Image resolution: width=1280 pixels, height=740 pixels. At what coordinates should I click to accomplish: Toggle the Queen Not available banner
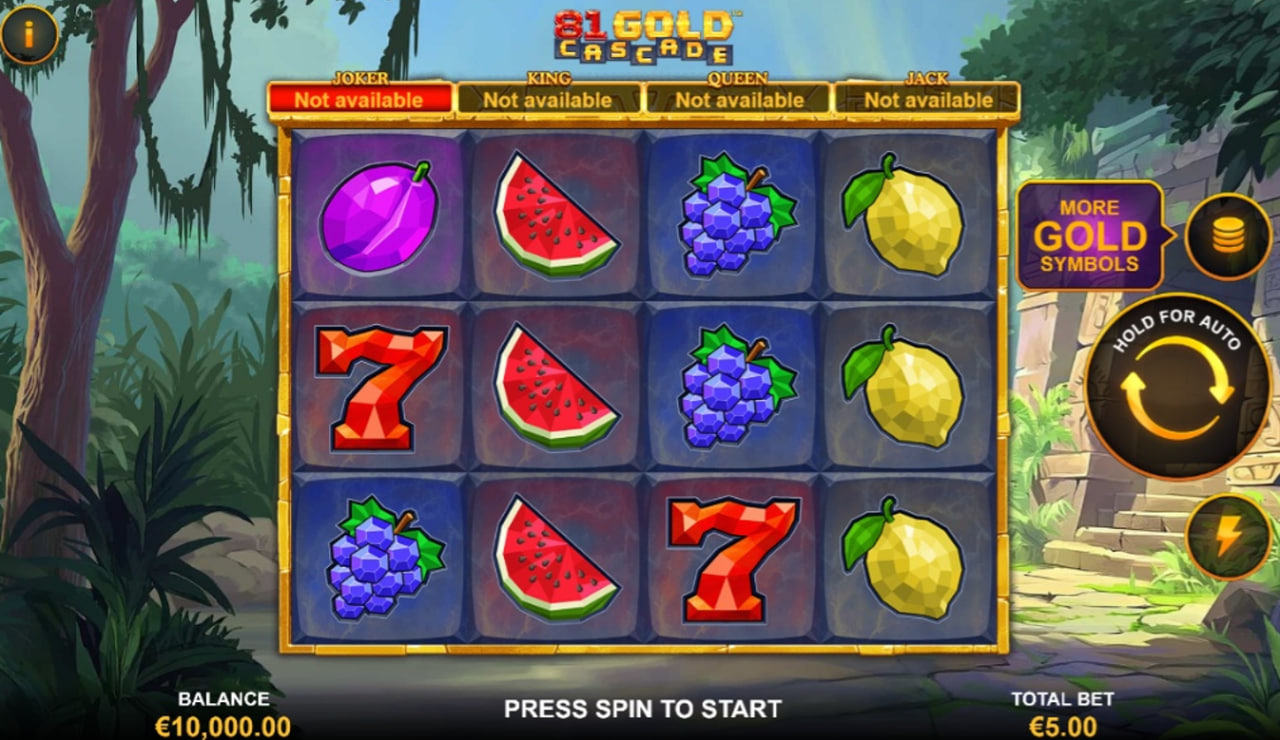point(737,100)
